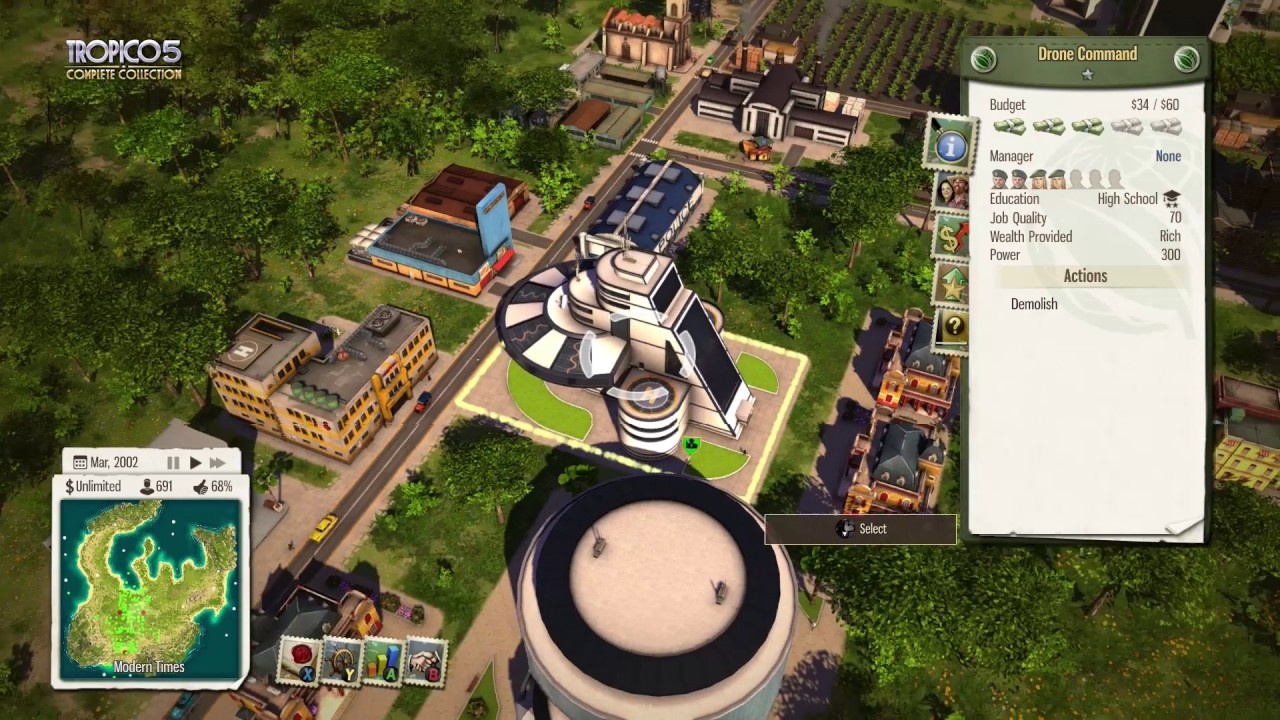Click the right leaf emblem on panel header
The image size is (1280, 720).
[x=1186, y=59]
